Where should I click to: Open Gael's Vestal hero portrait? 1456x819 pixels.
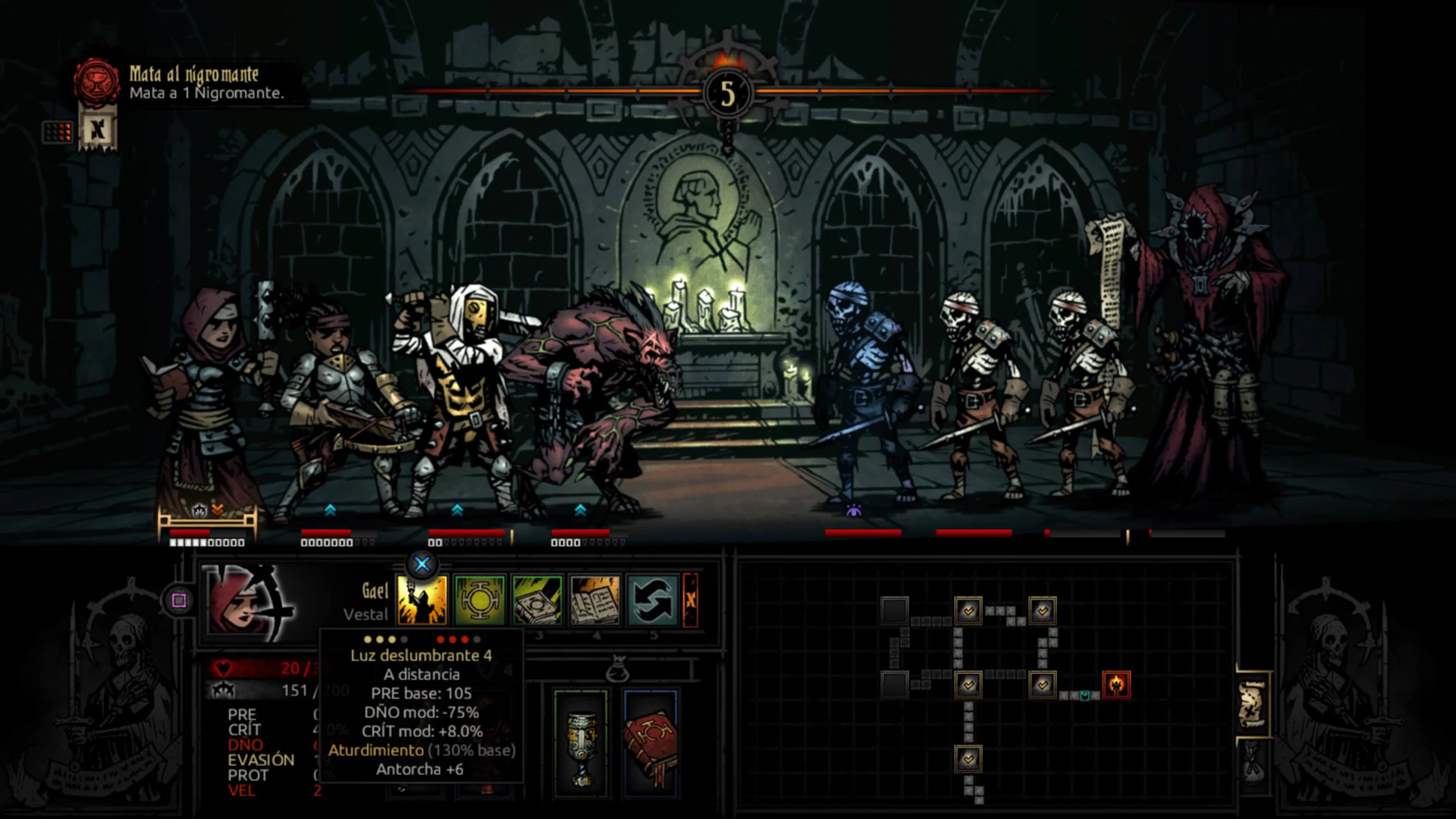point(247,602)
